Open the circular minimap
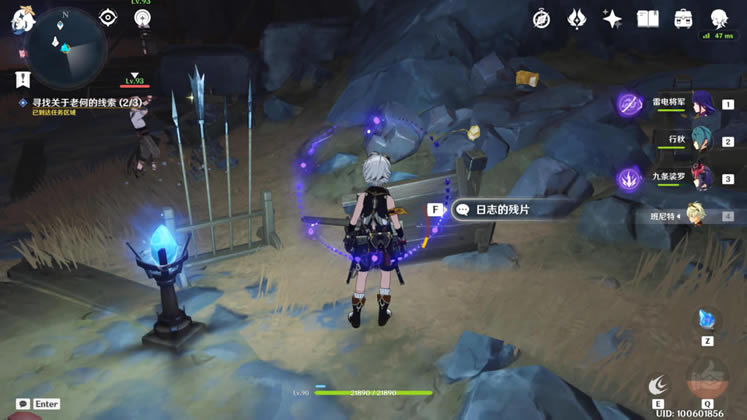This screenshot has height=420, width=747. coord(67,47)
